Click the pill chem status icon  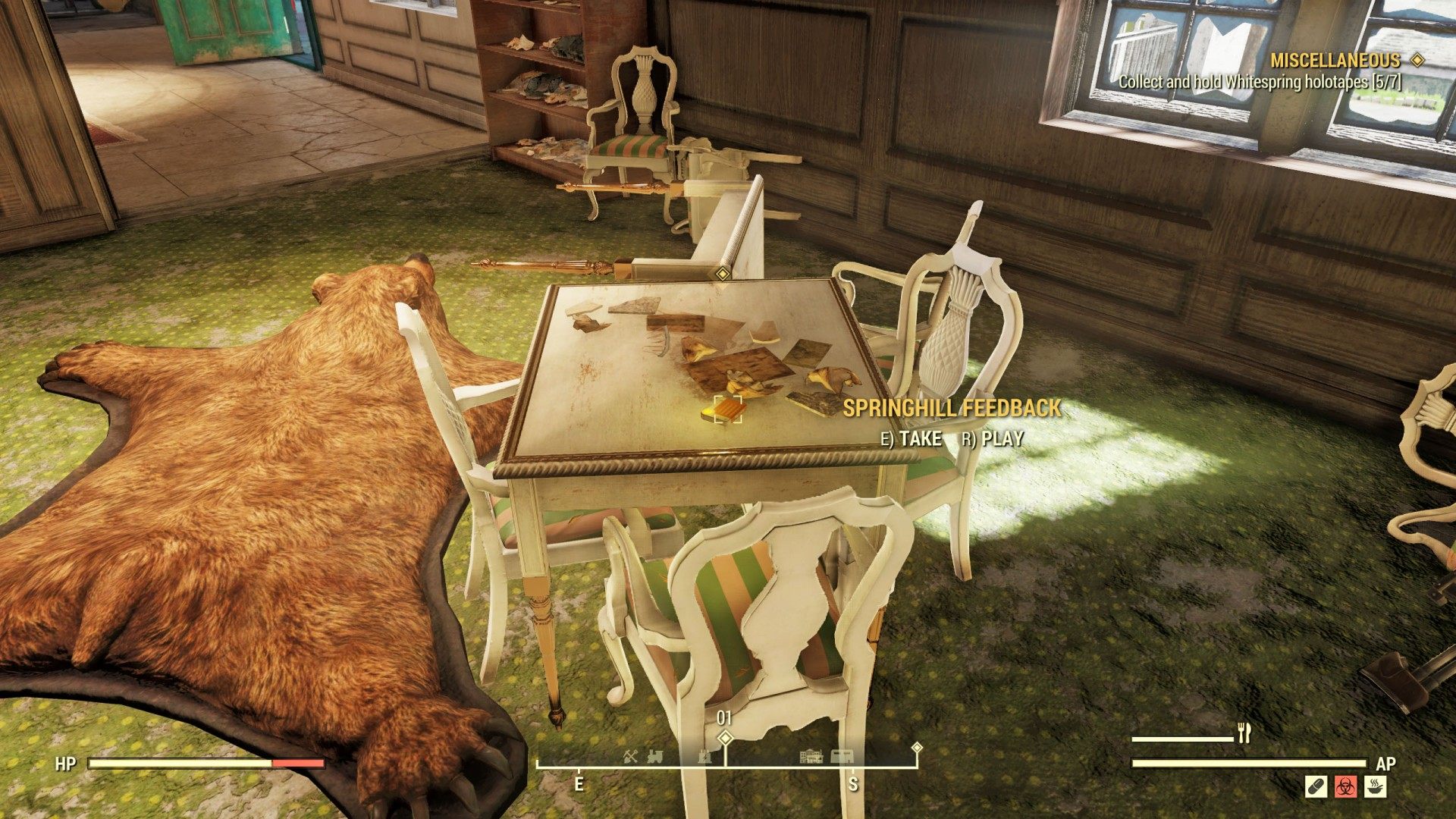coord(1316,786)
